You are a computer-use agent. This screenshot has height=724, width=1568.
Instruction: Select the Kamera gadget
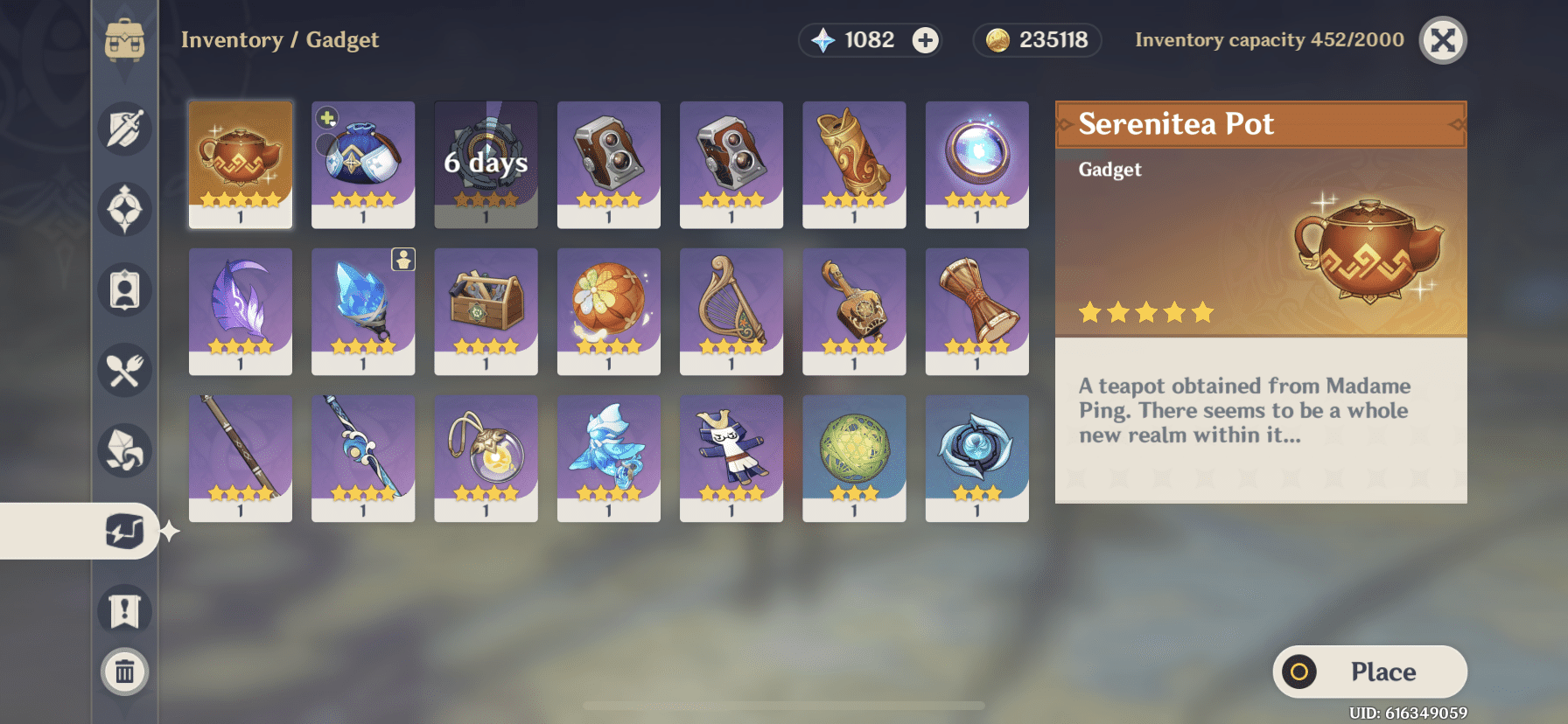(x=608, y=164)
